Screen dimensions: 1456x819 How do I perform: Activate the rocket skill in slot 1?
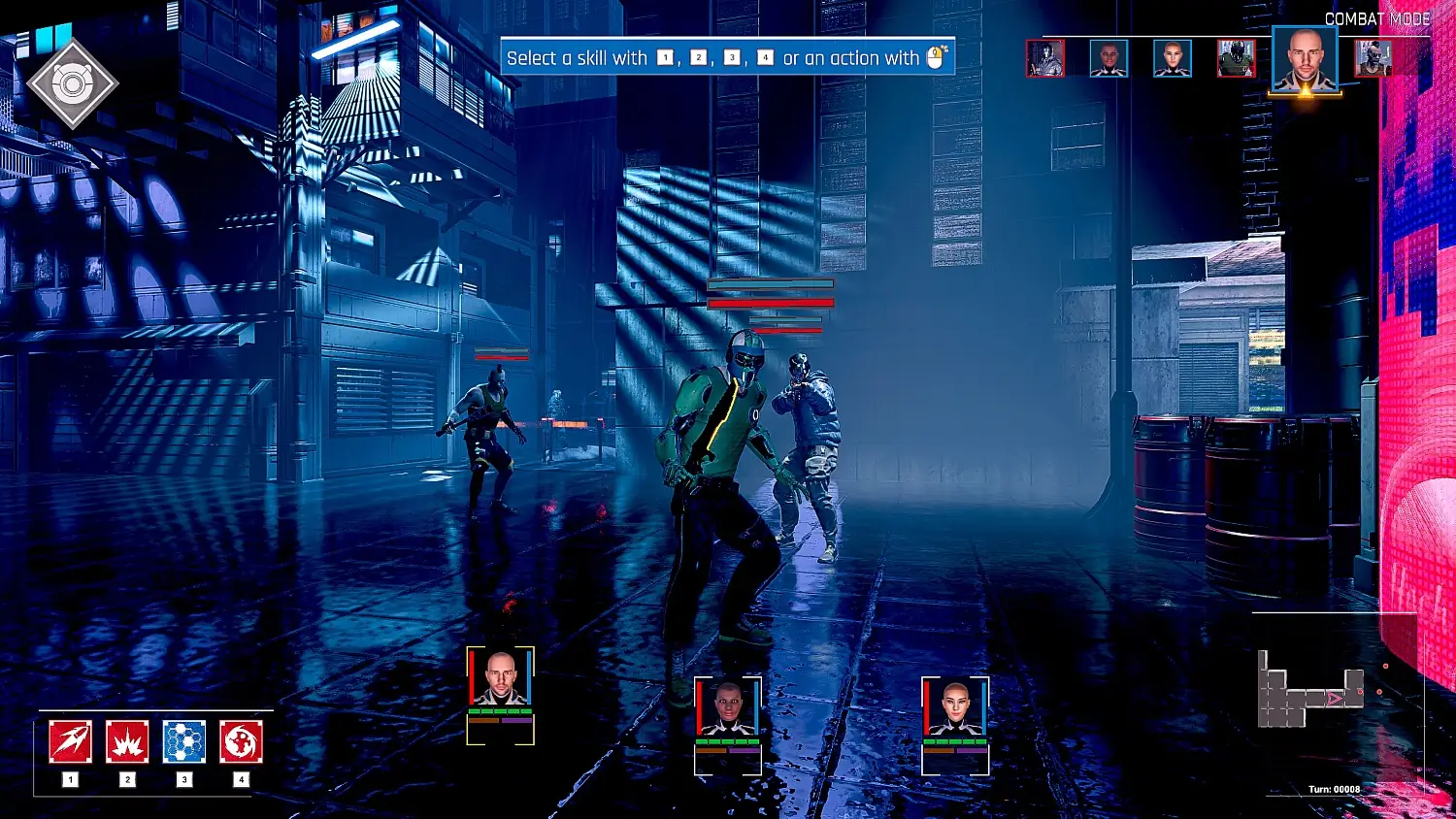71,742
